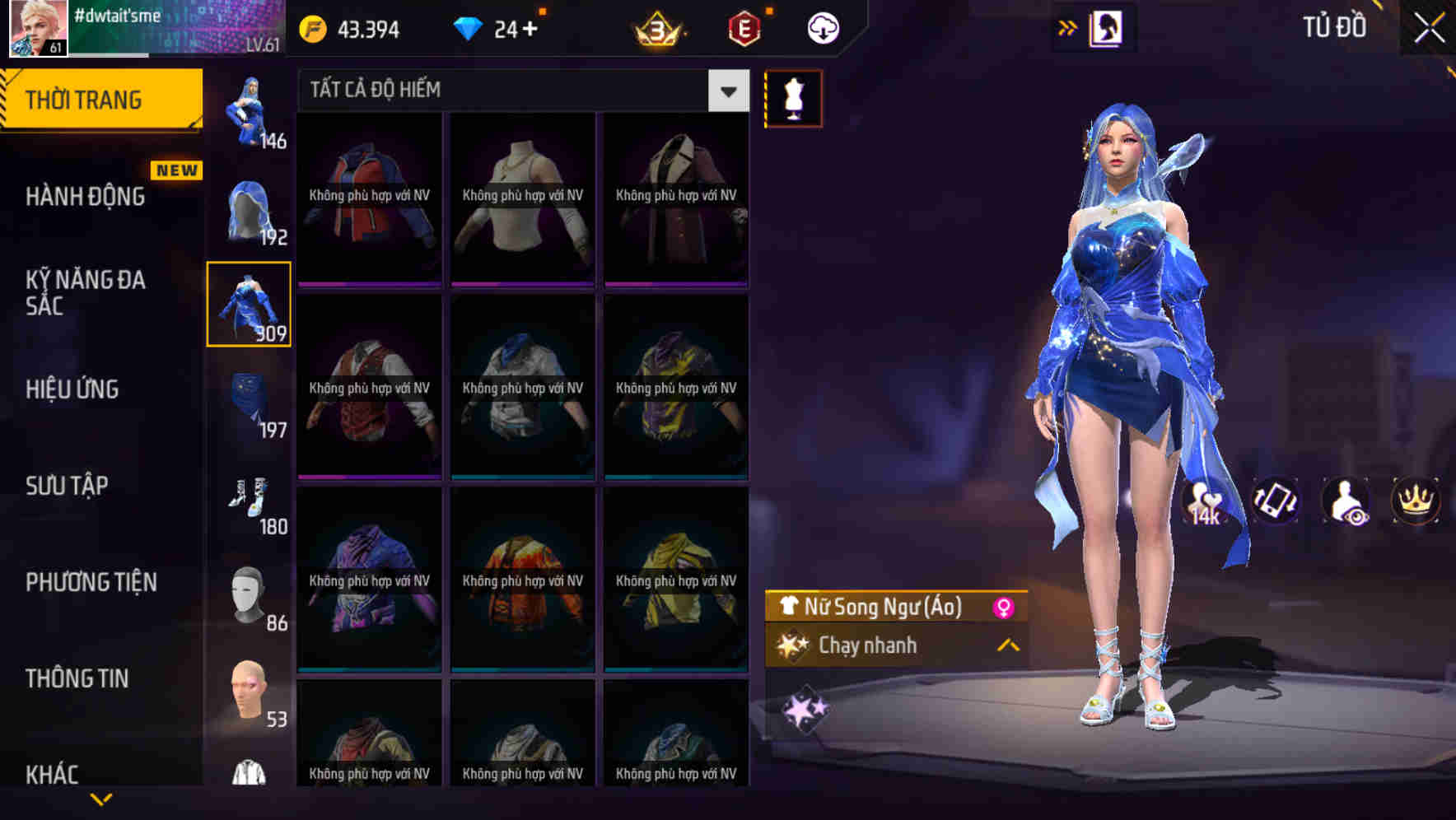Expand more categories under KHÁC

(101, 797)
